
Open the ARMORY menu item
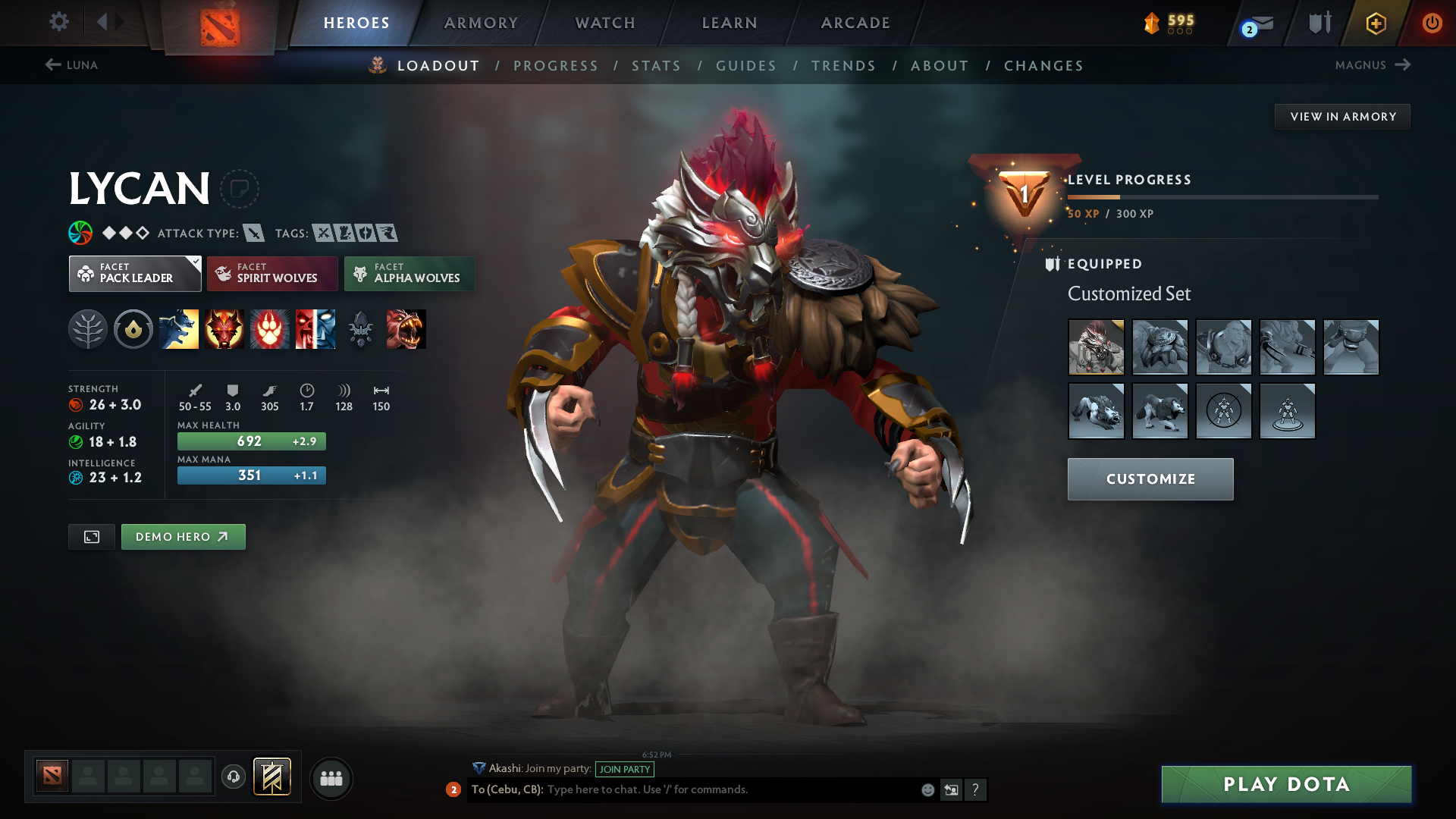[481, 23]
